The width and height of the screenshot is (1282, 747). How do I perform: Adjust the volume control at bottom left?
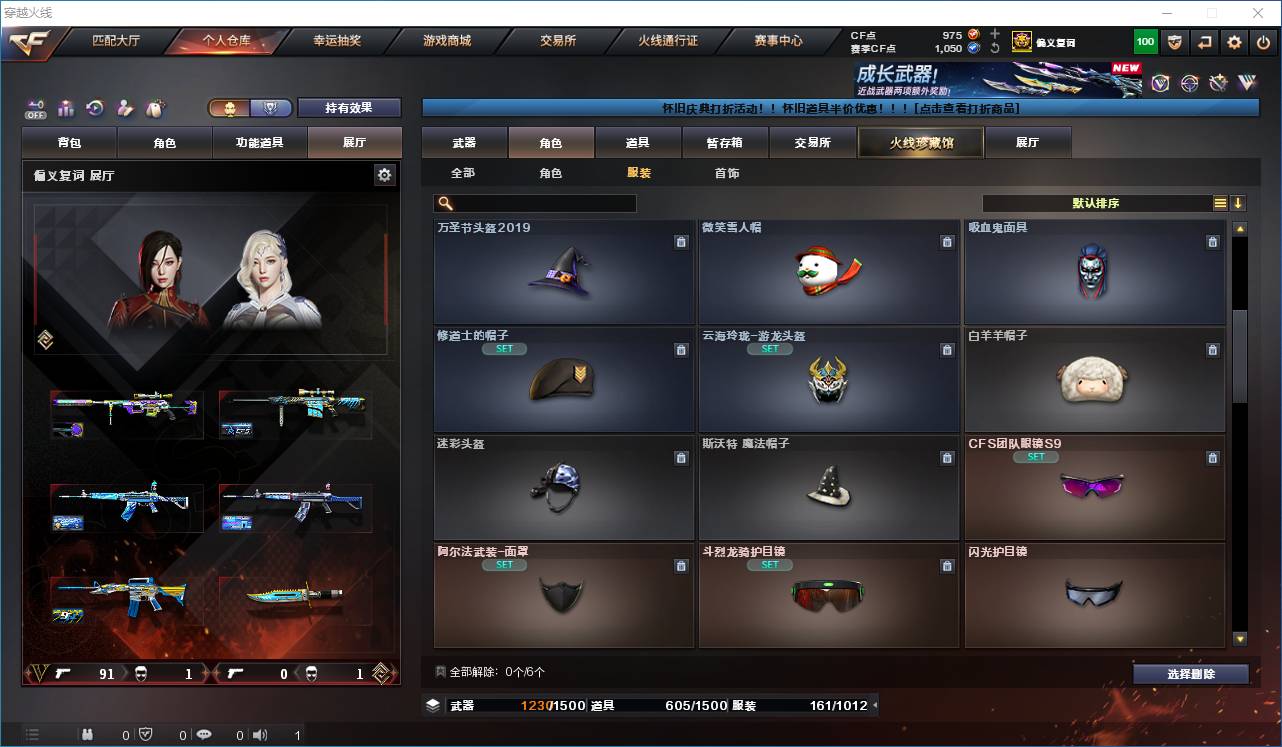pyautogui.click(x=260, y=734)
